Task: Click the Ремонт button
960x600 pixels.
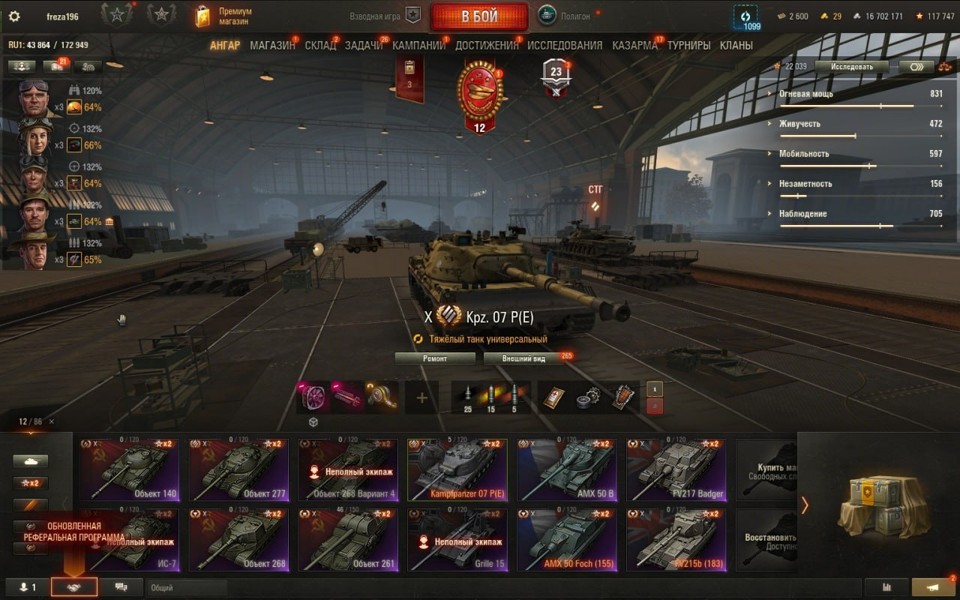Action: click(435, 357)
